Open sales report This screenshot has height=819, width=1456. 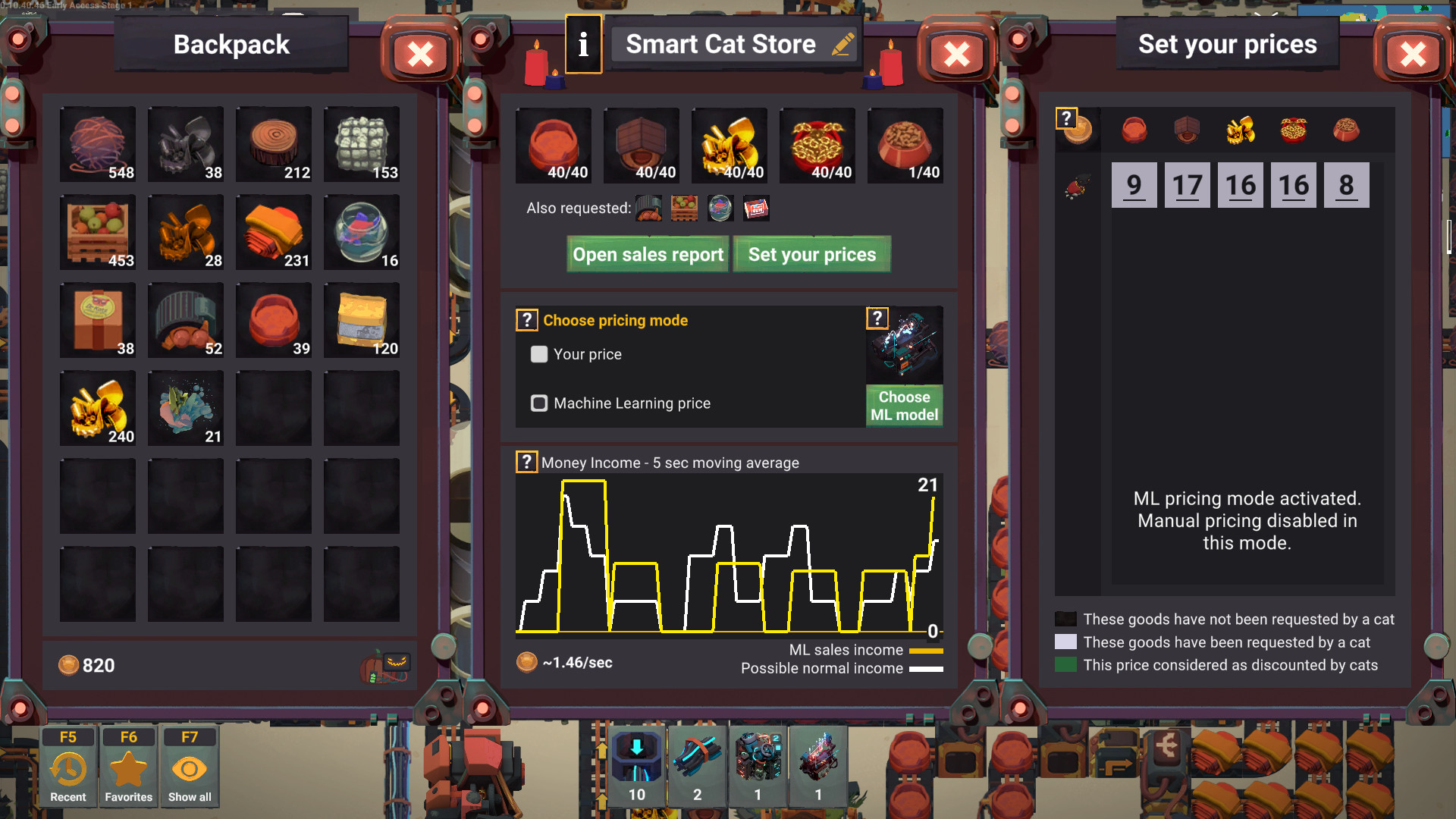pyautogui.click(x=648, y=255)
